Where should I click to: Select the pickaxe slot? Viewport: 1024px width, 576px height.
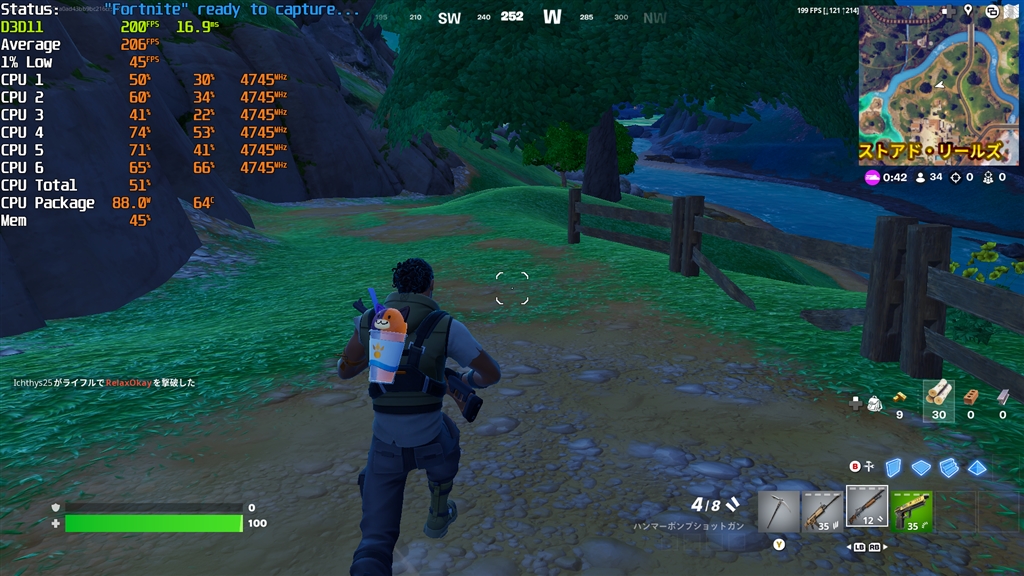[778, 509]
